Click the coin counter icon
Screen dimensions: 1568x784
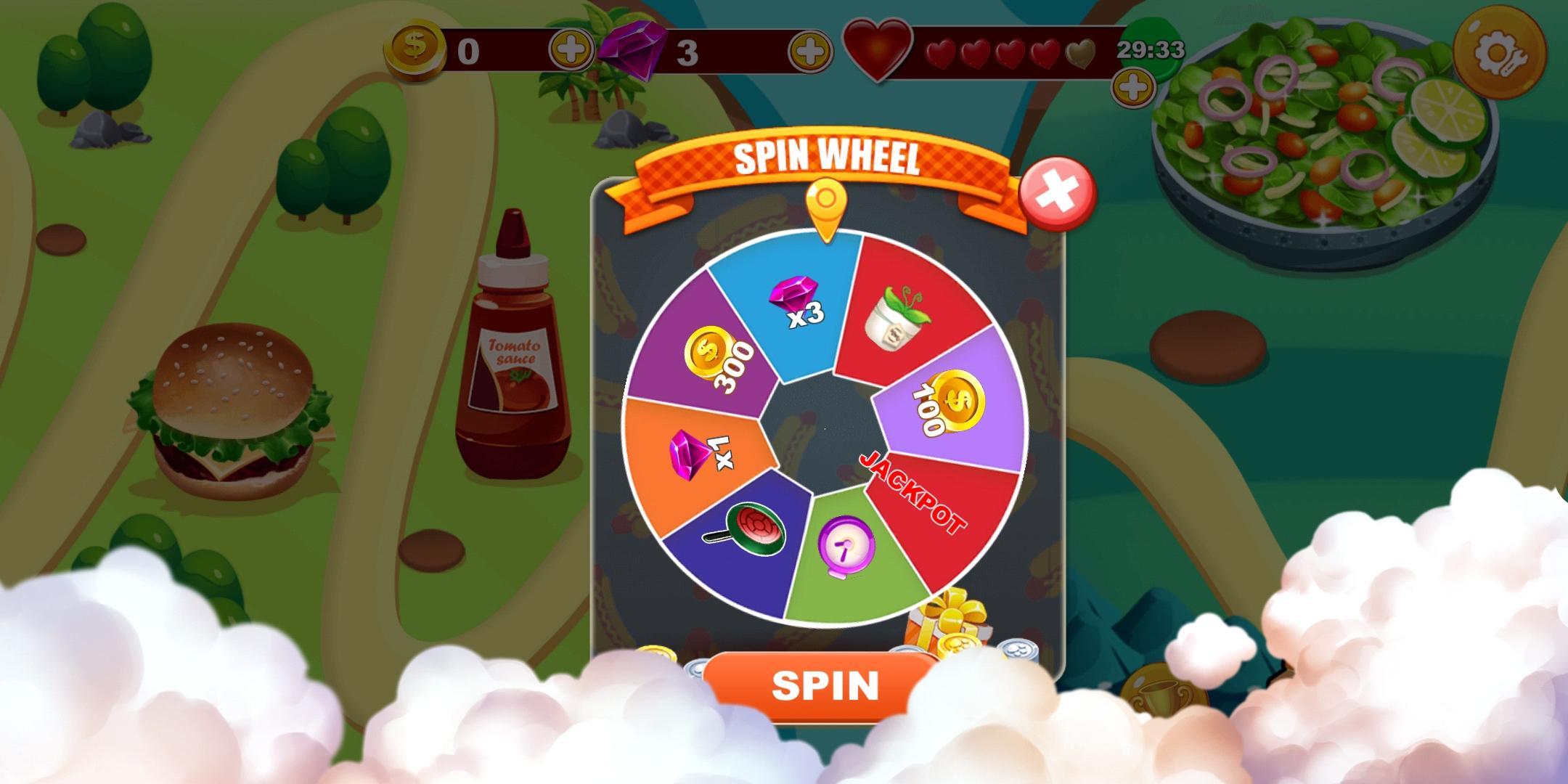point(416,49)
